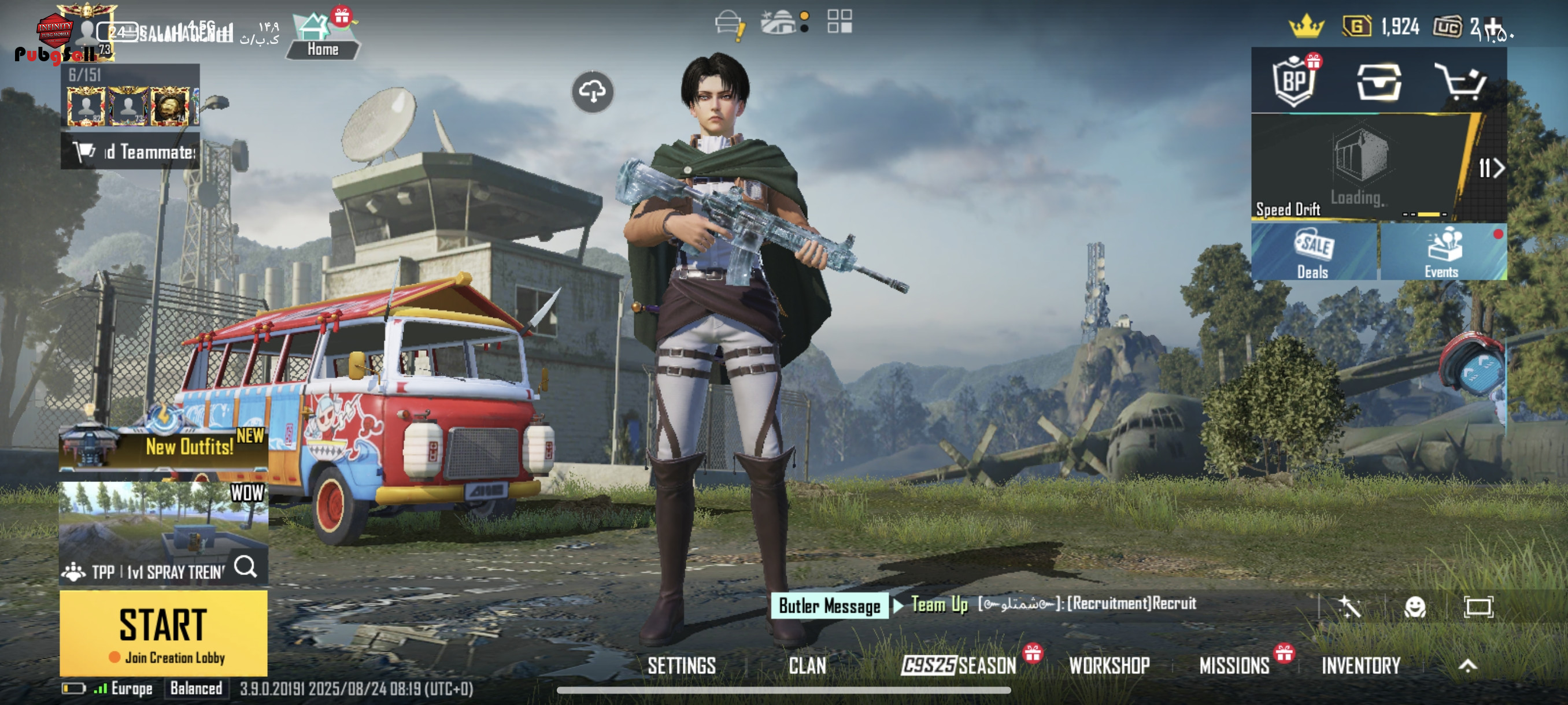The width and height of the screenshot is (1568, 705).
Task: Open the crown membership icon
Action: [x=1306, y=27]
